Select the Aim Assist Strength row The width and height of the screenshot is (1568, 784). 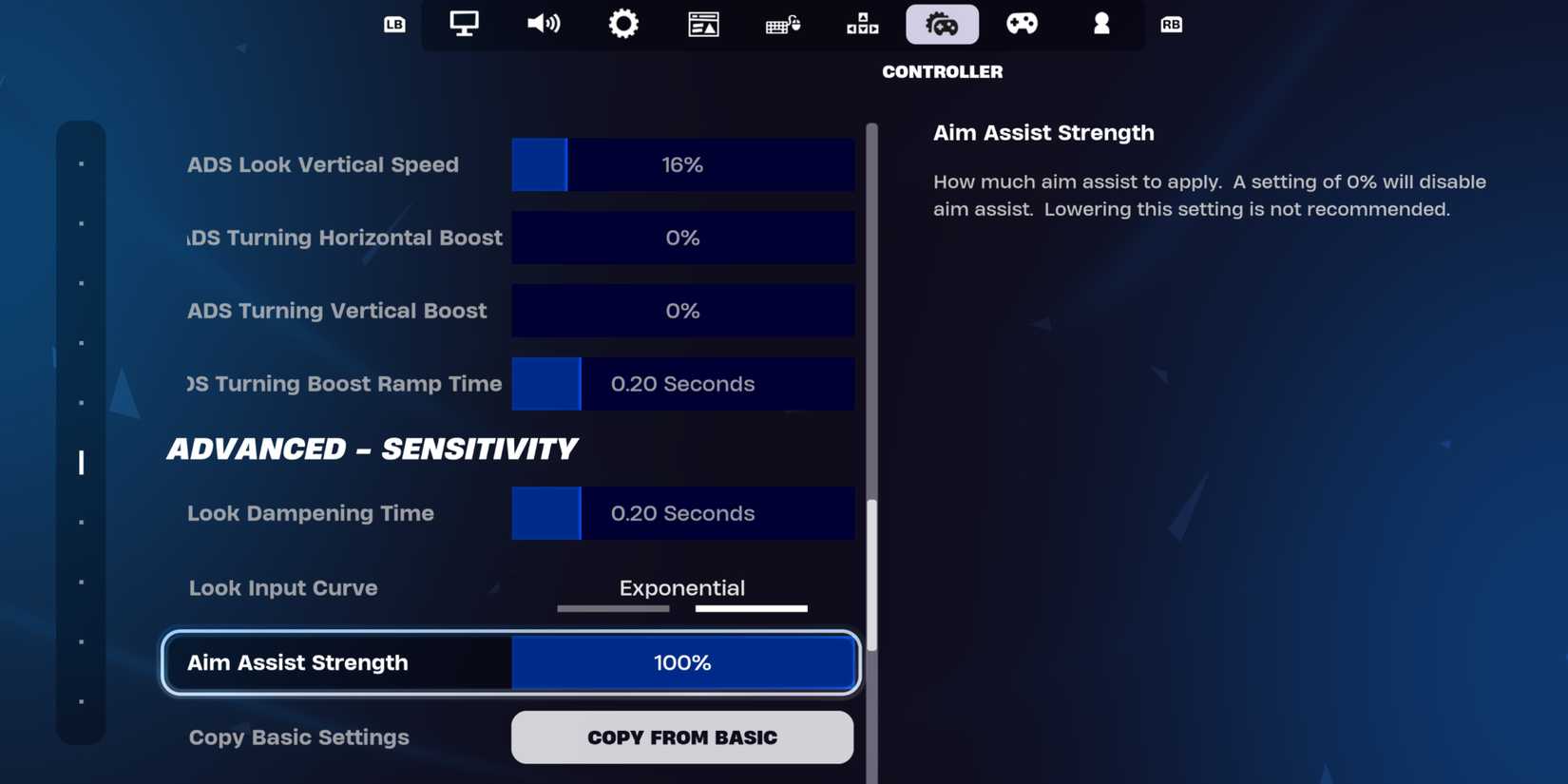click(510, 662)
